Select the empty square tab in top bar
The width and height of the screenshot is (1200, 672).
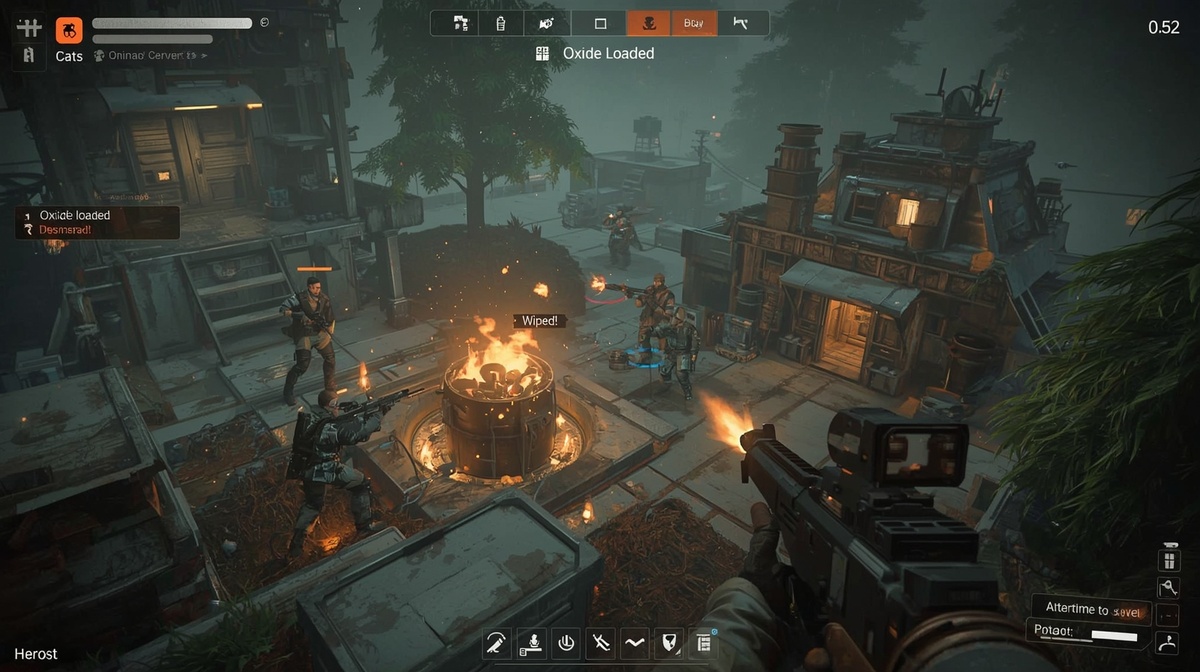point(601,23)
